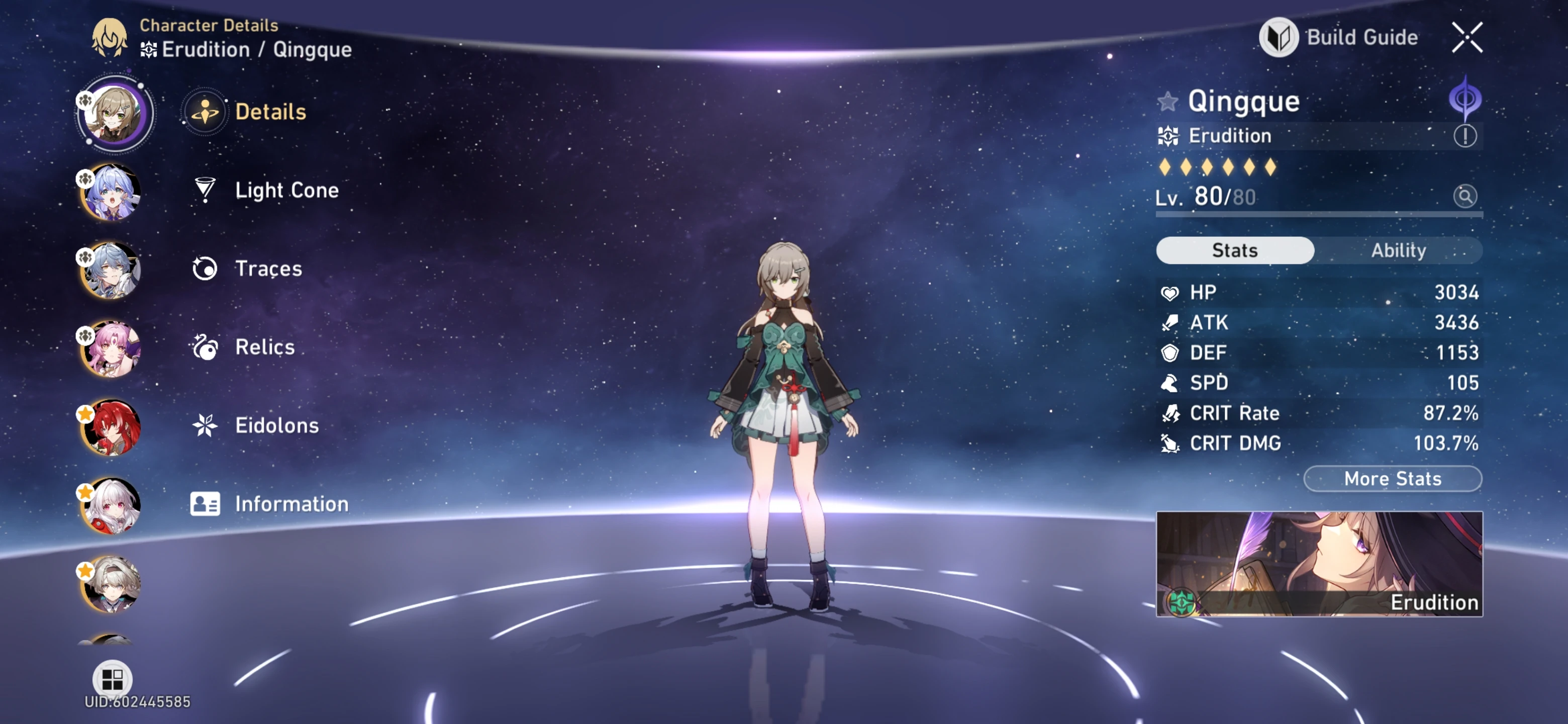The height and width of the screenshot is (724, 1568).
Task: Open the Light Cone panel
Action: (x=287, y=190)
